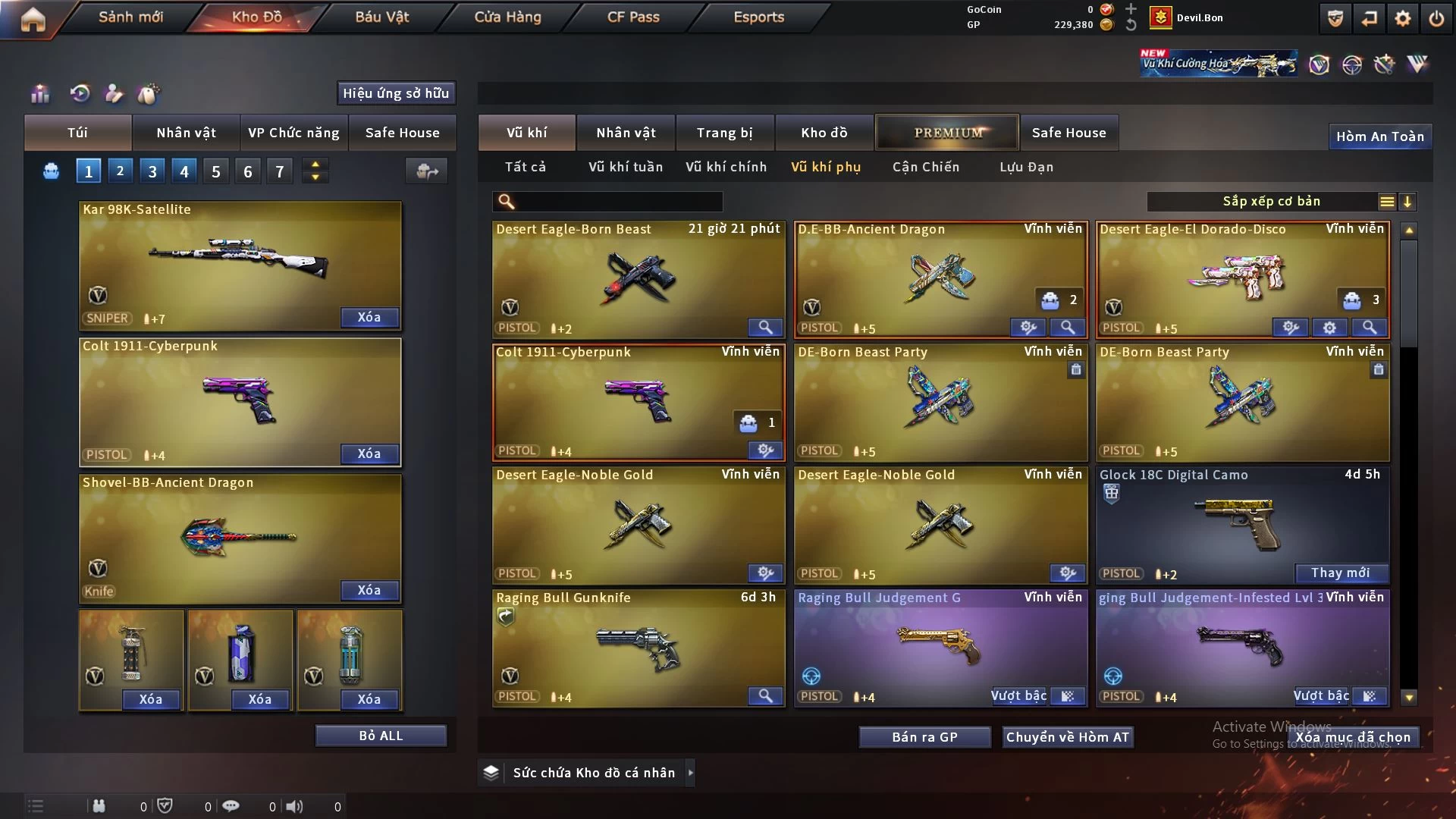Remove Kar 98K-Satellite with its Xóa button
Image resolution: width=1456 pixels, height=819 pixels.
[369, 318]
